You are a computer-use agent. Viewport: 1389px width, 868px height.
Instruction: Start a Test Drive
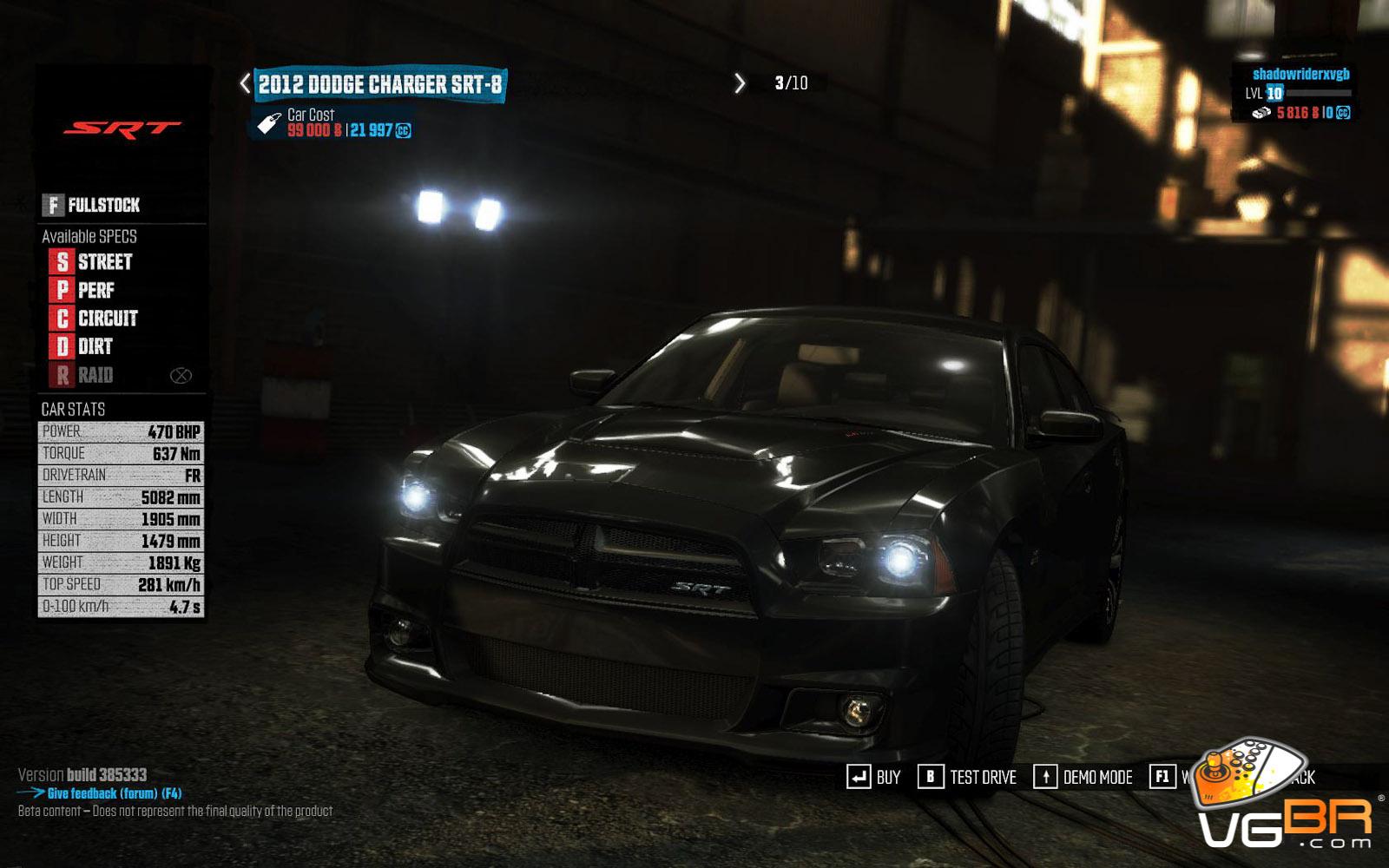tap(967, 777)
